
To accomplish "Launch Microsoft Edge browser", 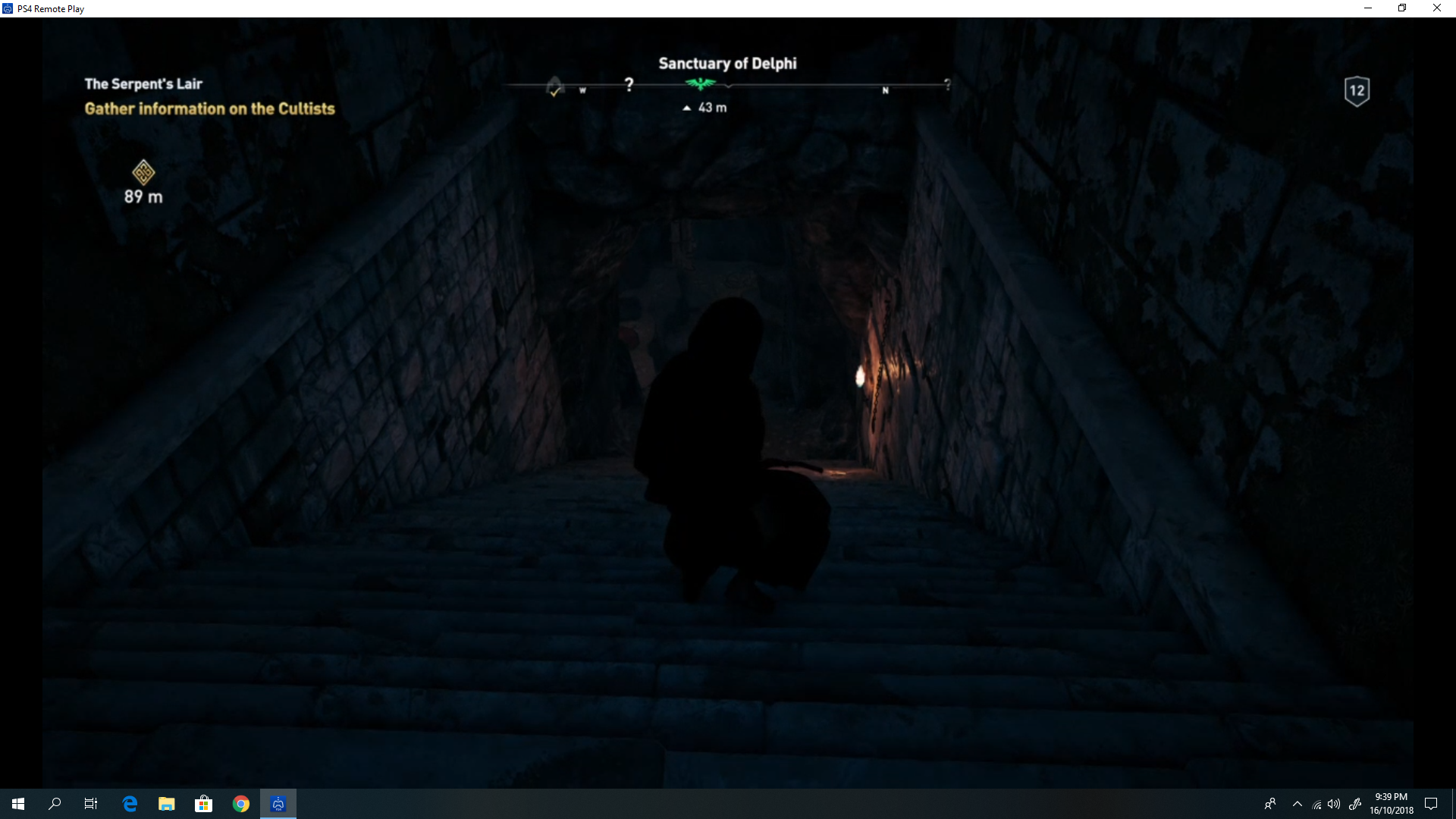I will [x=129, y=803].
